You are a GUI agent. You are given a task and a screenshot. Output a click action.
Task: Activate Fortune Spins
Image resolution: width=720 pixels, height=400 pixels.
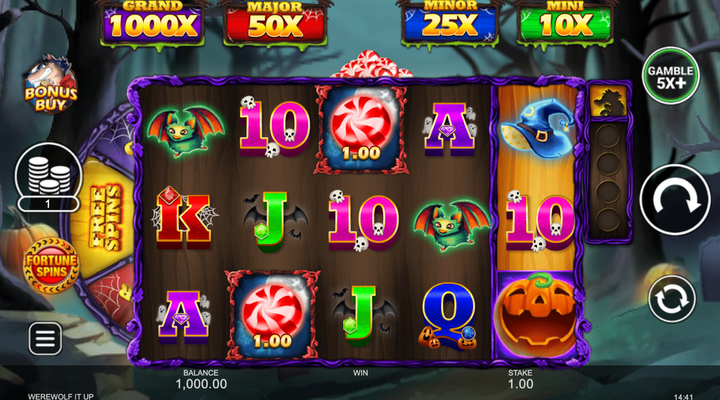(47, 264)
